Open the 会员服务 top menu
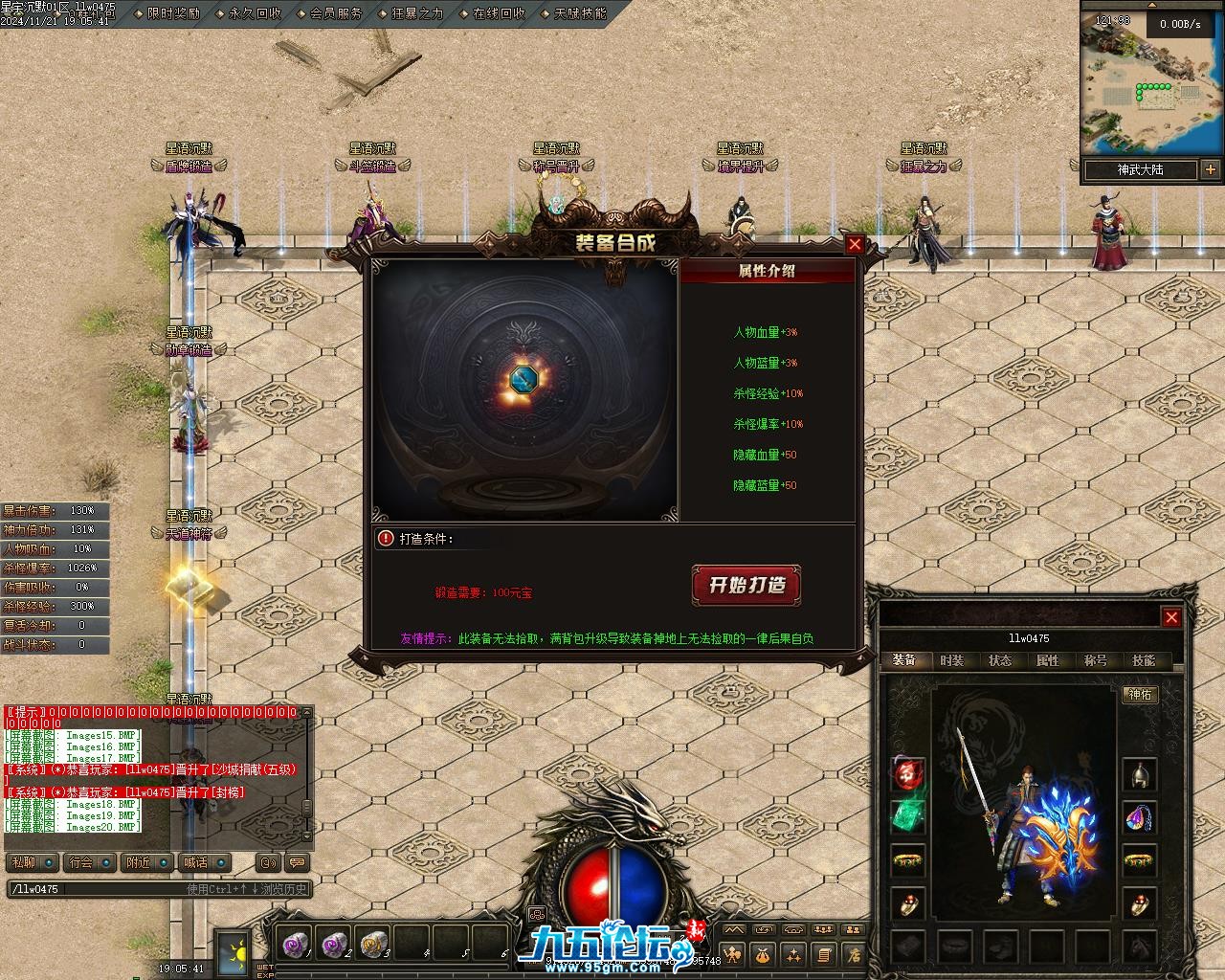Image resolution: width=1225 pixels, height=980 pixels. 336,13
